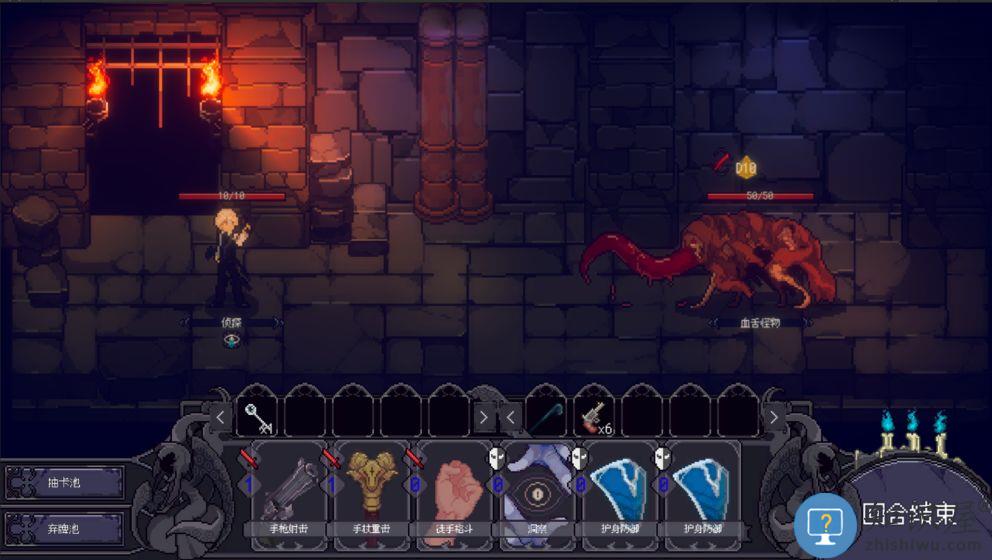Viewport: 992px width, 560px height.
Task: Select the key item slot
Action: (x=259, y=417)
